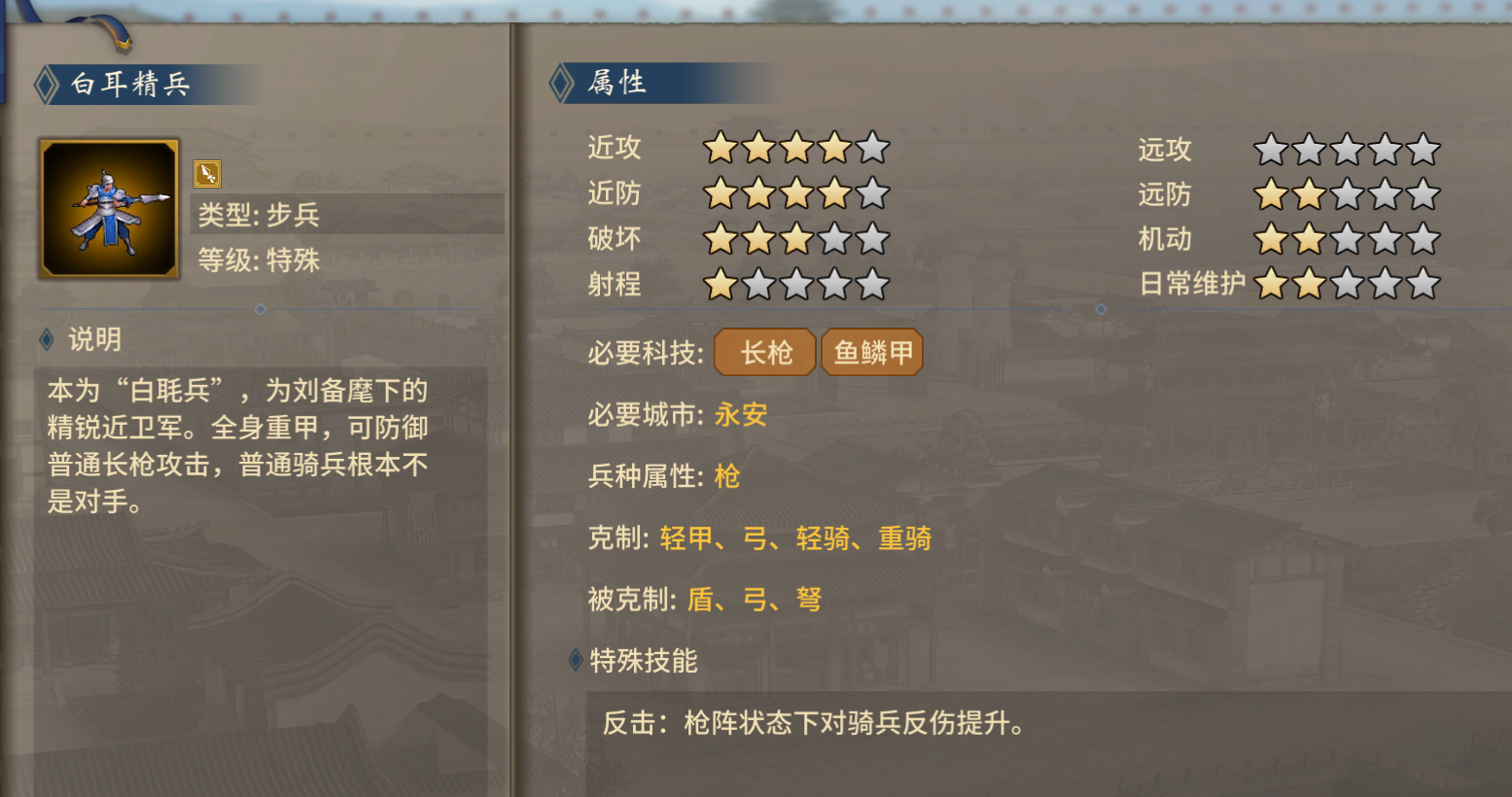Select the 白耳精兵 soldier portrait

(108, 207)
